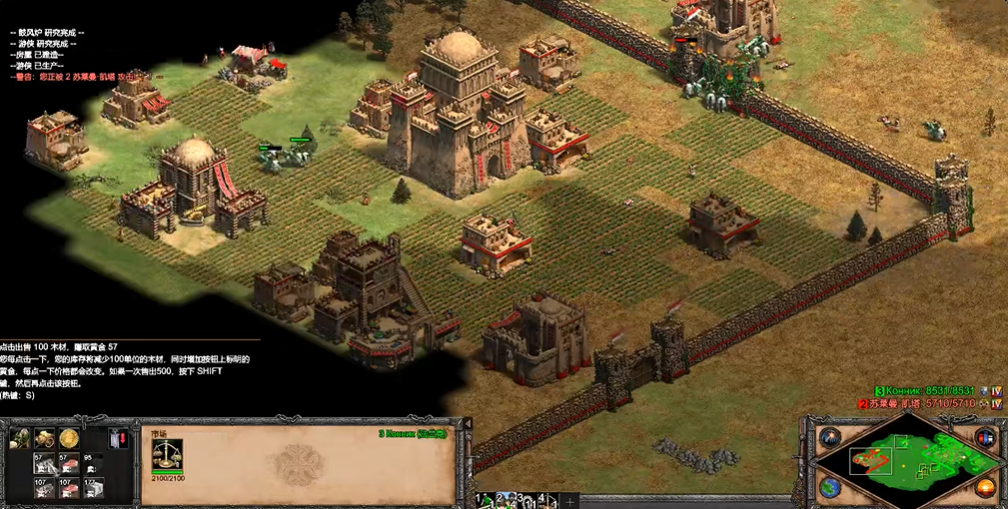Viewport: 1008px width, 509px height.
Task: Activate the flare signal button beside minimap
Action: 830,437
